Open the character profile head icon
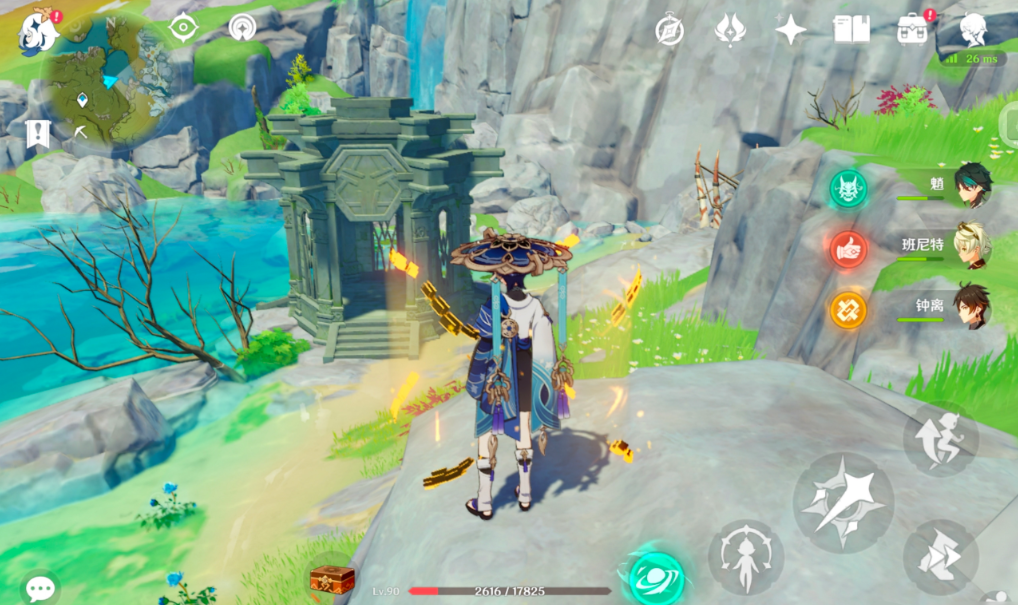The width and height of the screenshot is (1018, 605). pyautogui.click(x=974, y=30)
